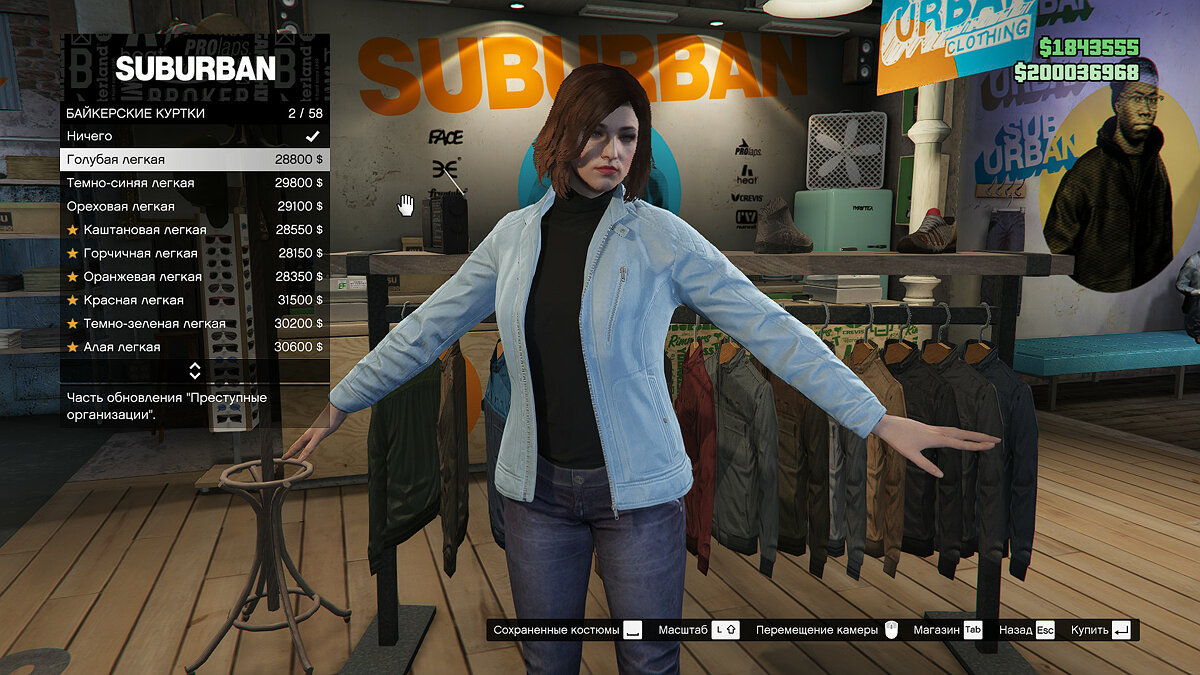Select the "Ничего" menu entry
The image size is (1200, 675).
pos(194,136)
